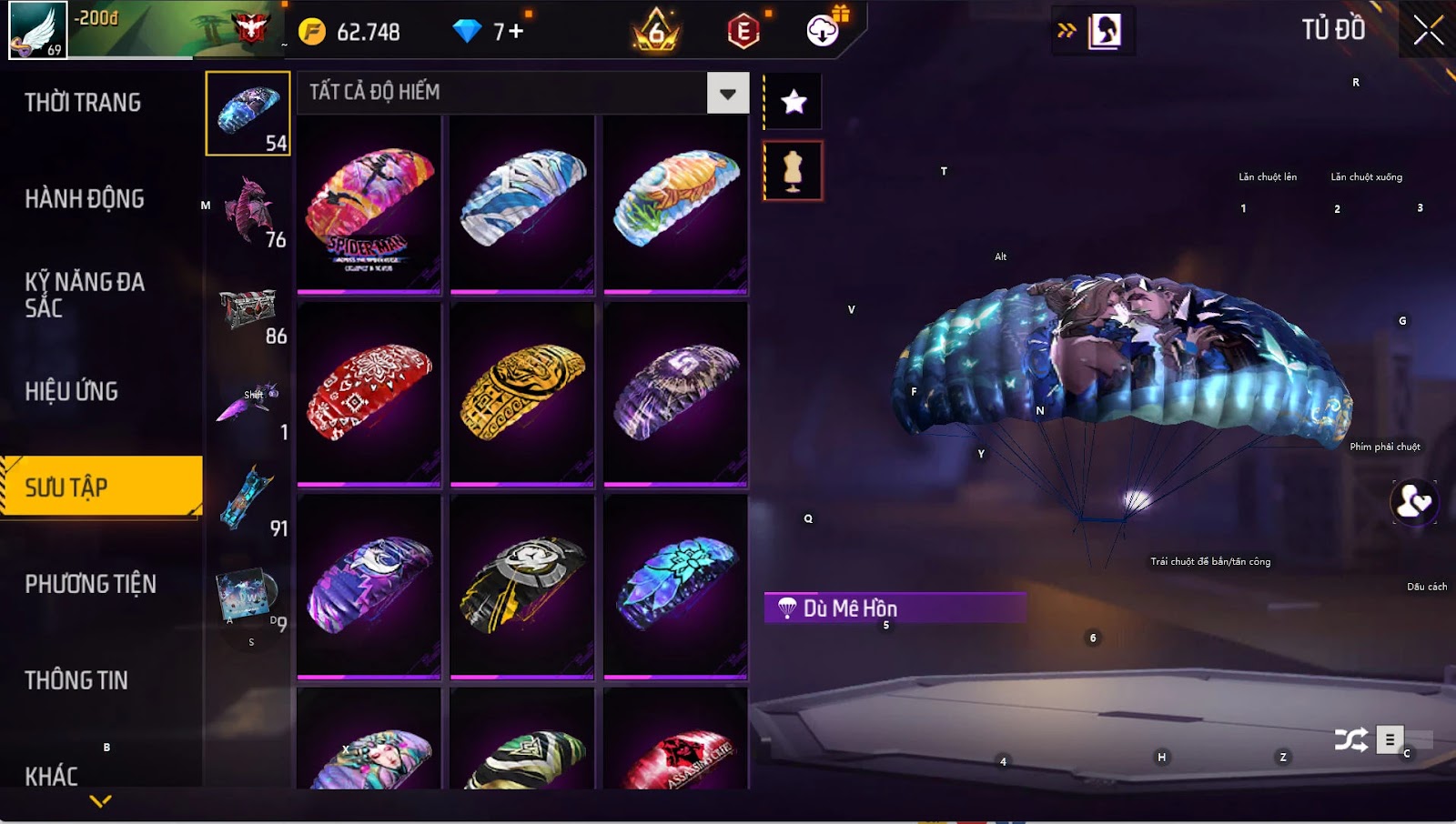Toggle the star favorites filter
This screenshot has height=824, width=1456.
(x=794, y=101)
